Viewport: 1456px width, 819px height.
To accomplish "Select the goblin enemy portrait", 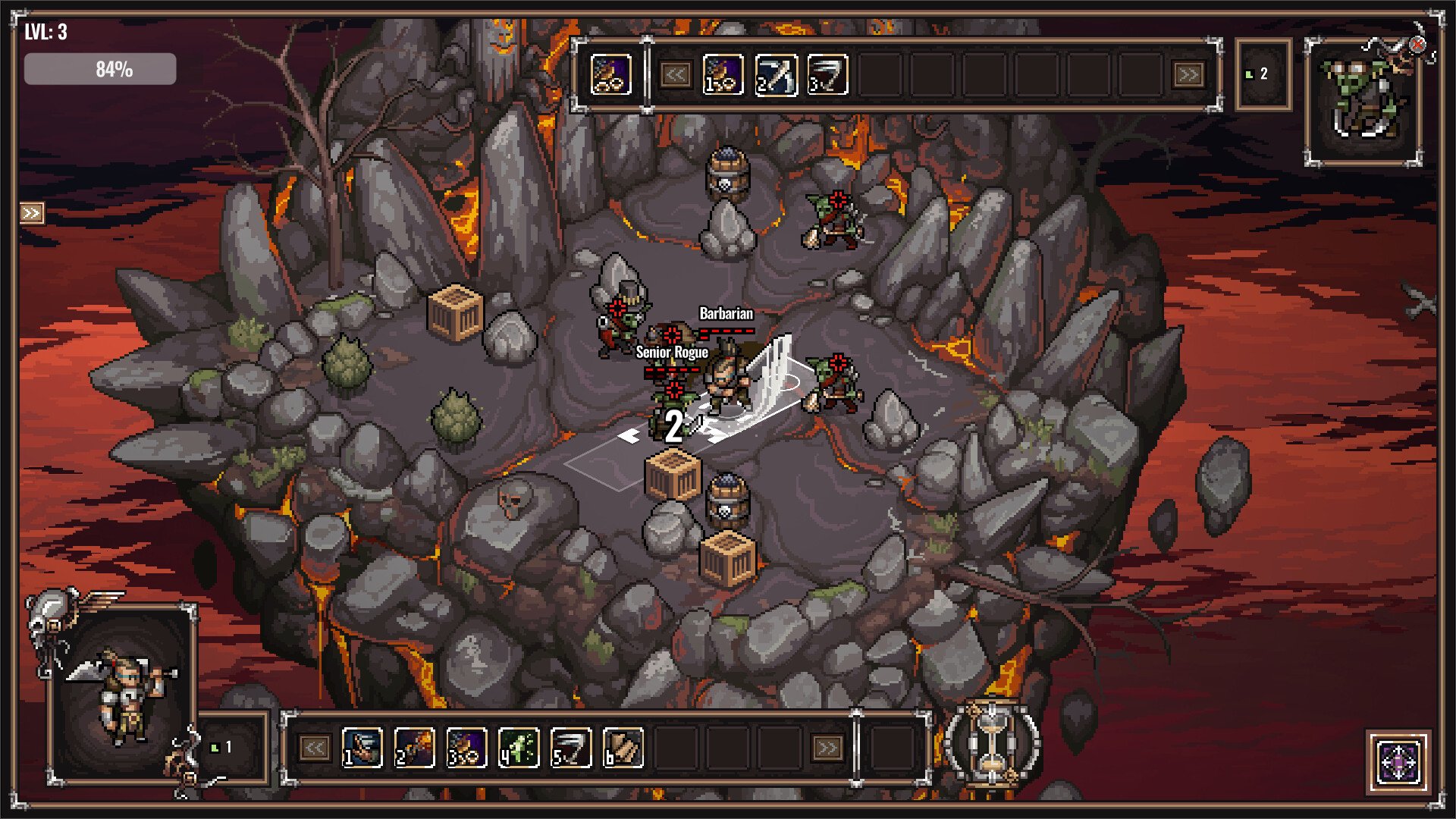I will point(1363,102).
